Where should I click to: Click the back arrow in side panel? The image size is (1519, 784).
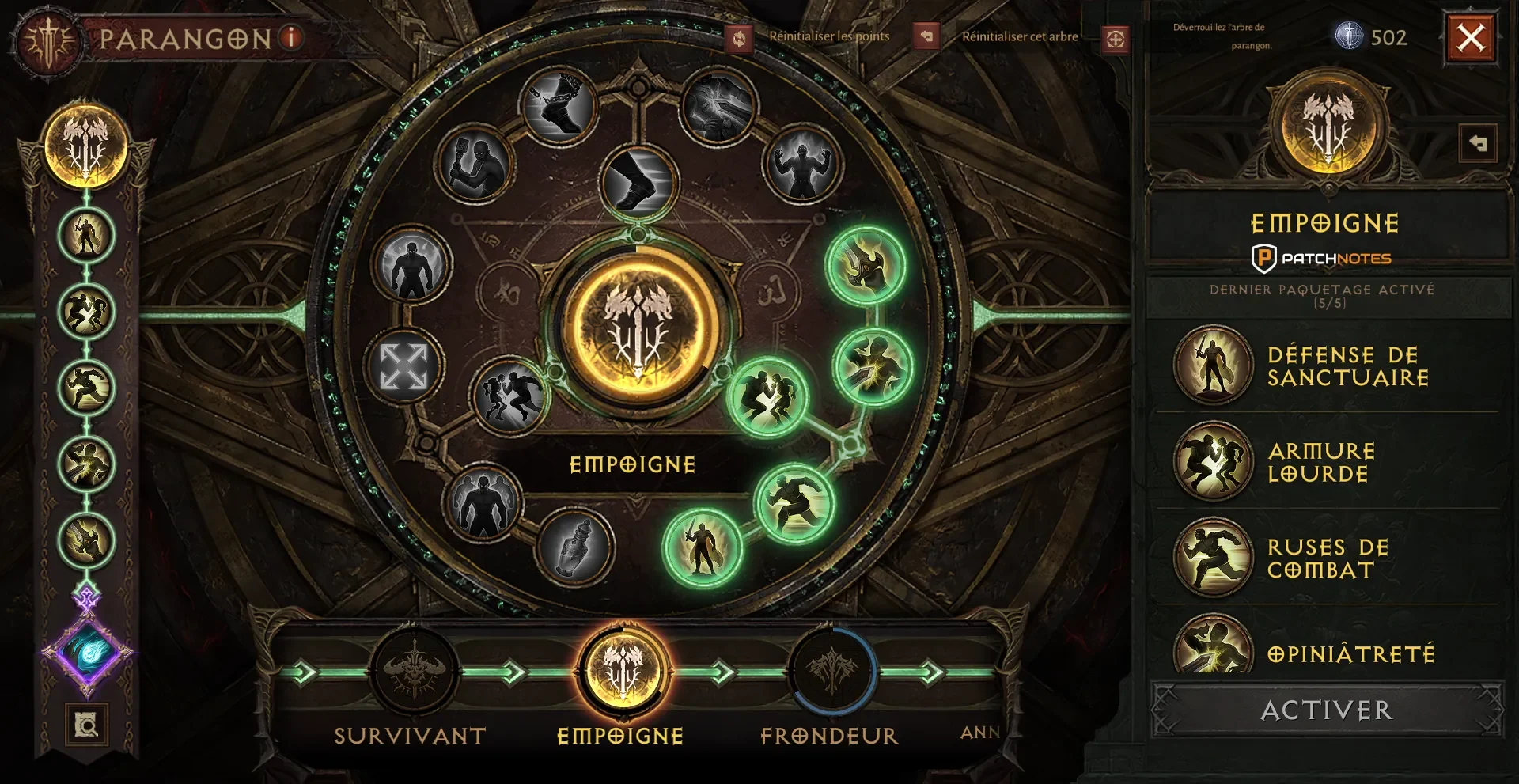click(x=1477, y=144)
